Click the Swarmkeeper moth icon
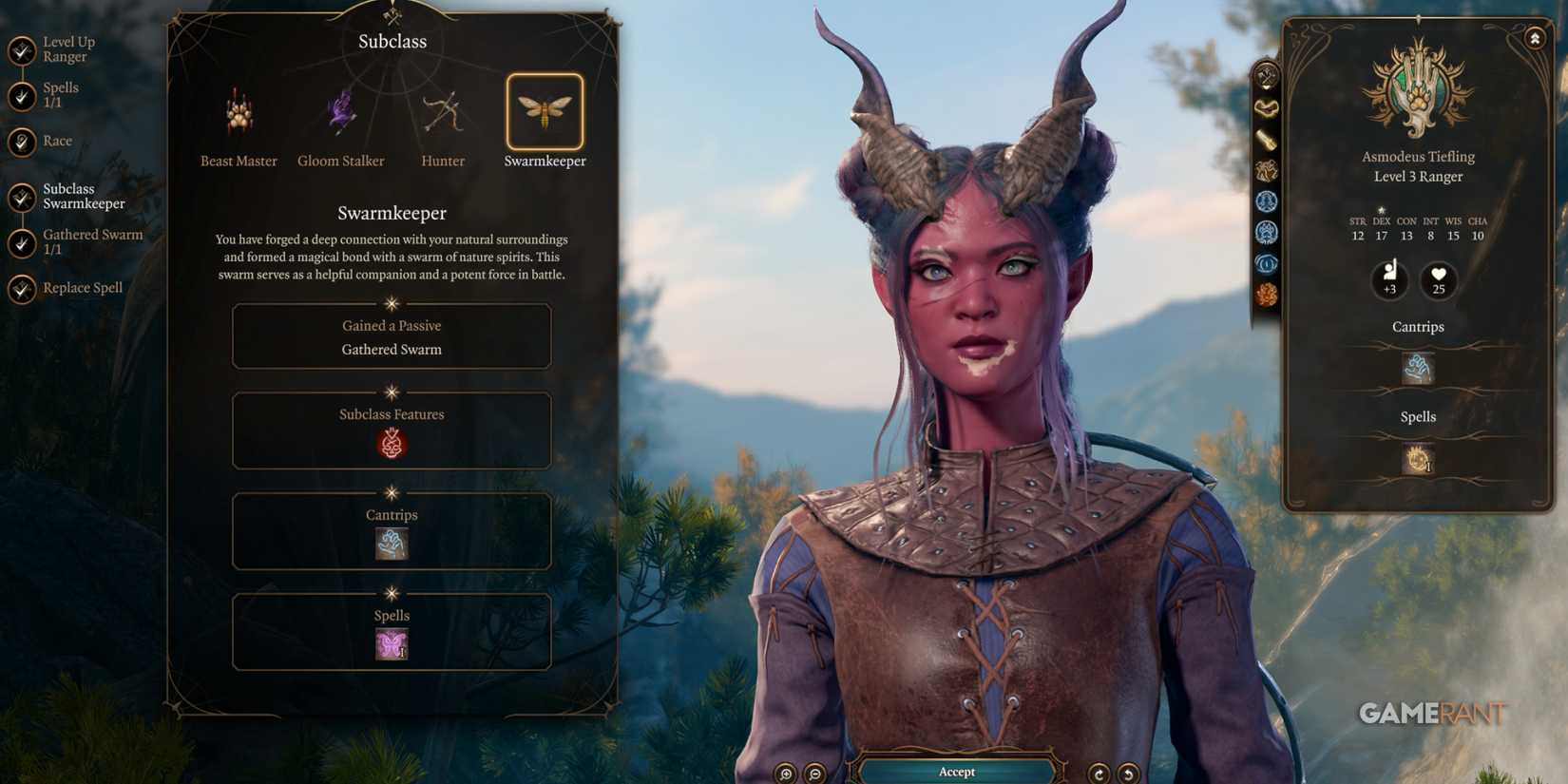1568x784 pixels. (x=545, y=111)
